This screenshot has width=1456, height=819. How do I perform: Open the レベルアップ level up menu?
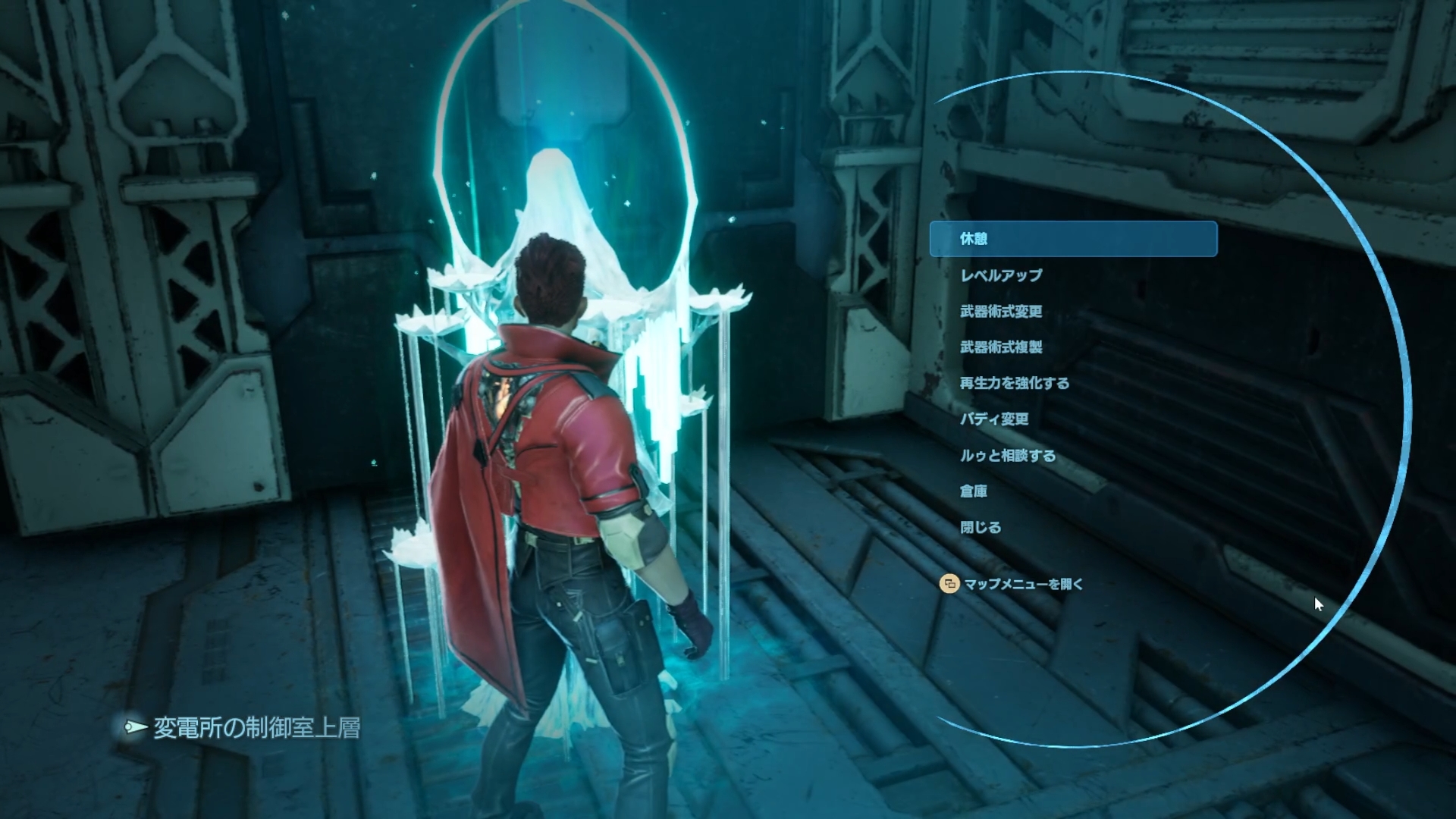coord(1001,275)
